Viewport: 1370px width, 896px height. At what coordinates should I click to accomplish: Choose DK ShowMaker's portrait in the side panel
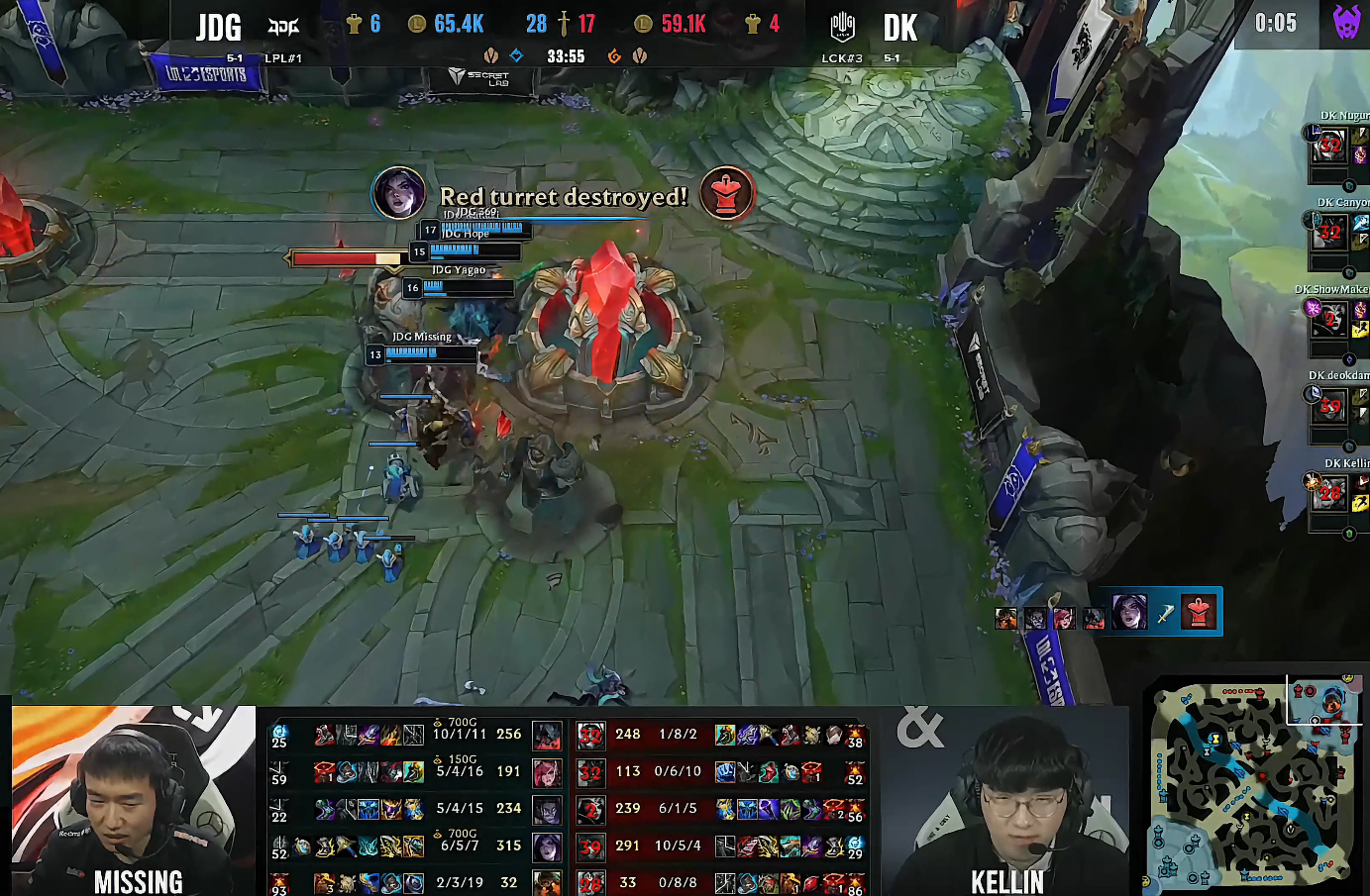pyautogui.click(x=1329, y=321)
